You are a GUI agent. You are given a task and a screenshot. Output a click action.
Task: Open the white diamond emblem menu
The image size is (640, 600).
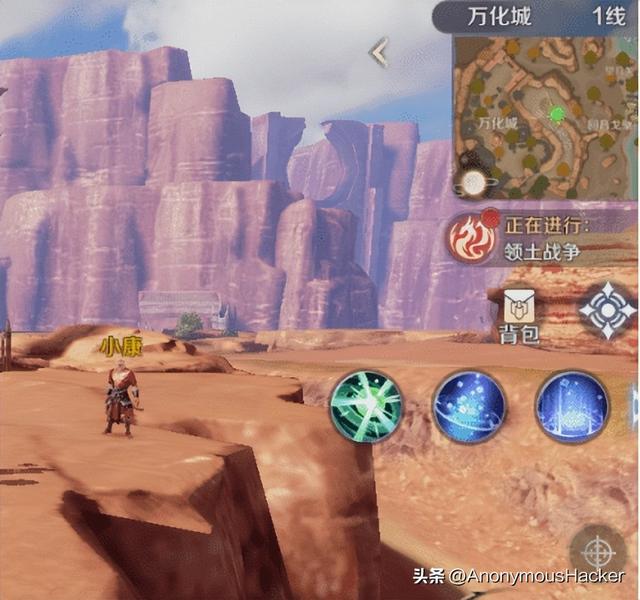(607, 309)
